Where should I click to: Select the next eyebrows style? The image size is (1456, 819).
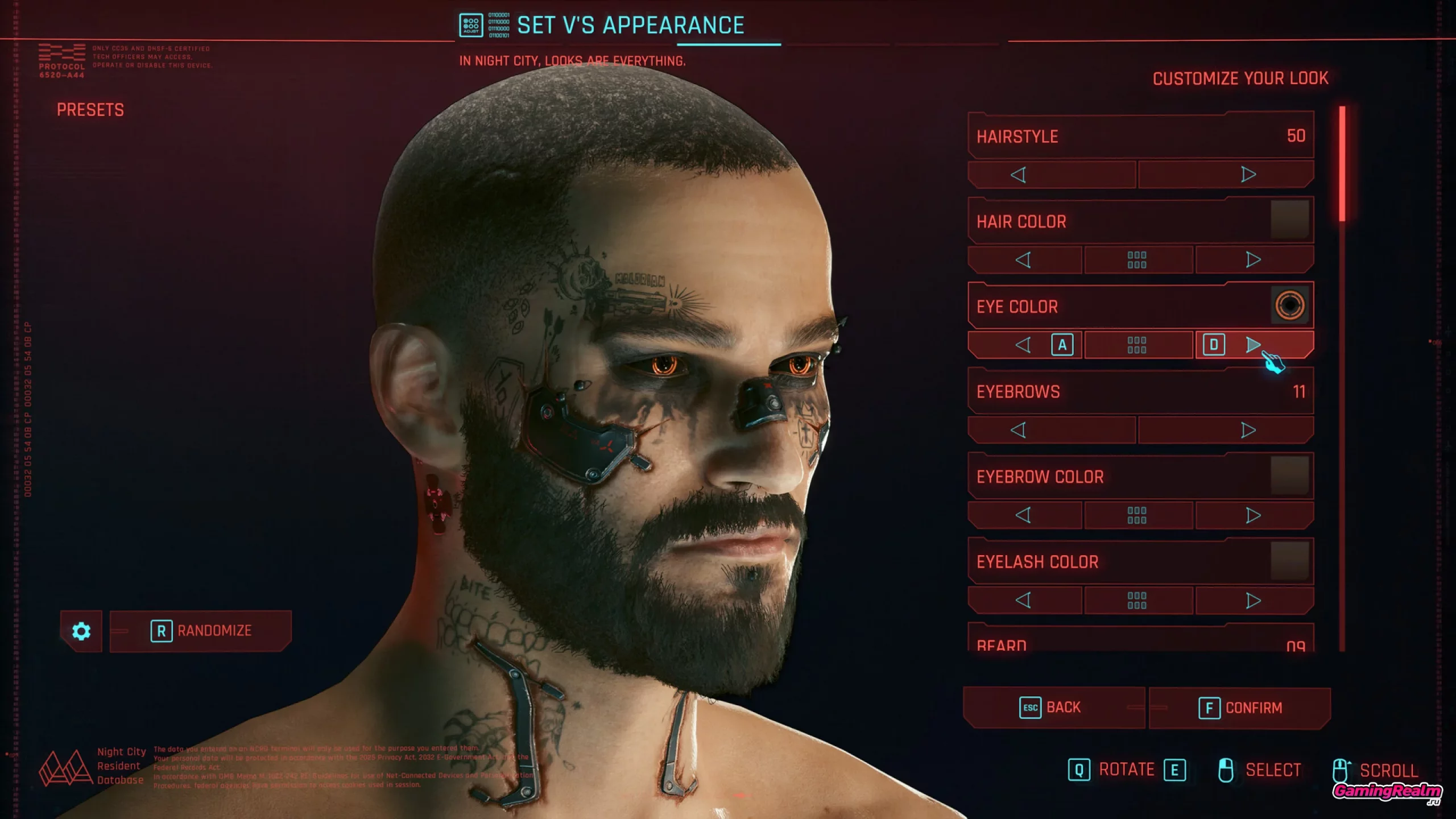[1248, 430]
